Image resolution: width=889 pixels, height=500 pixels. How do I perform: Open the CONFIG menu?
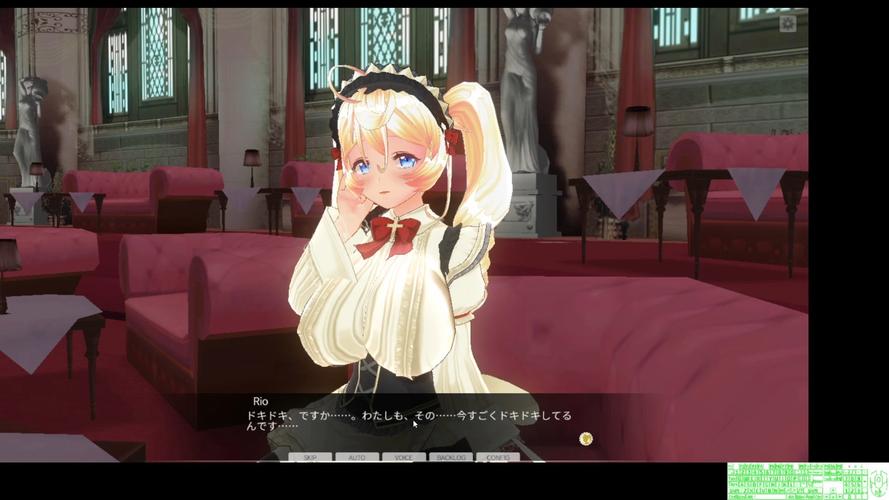tap(497, 457)
